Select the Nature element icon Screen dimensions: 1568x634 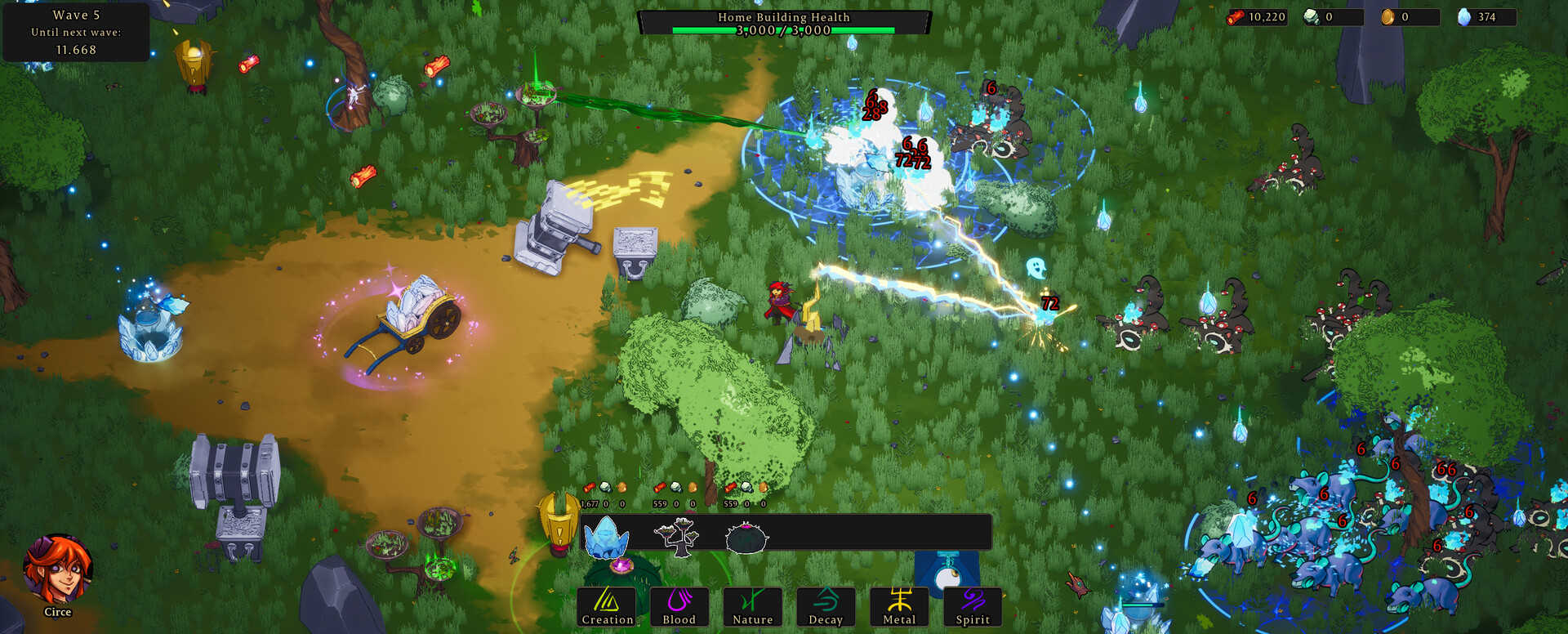pyautogui.click(x=752, y=607)
